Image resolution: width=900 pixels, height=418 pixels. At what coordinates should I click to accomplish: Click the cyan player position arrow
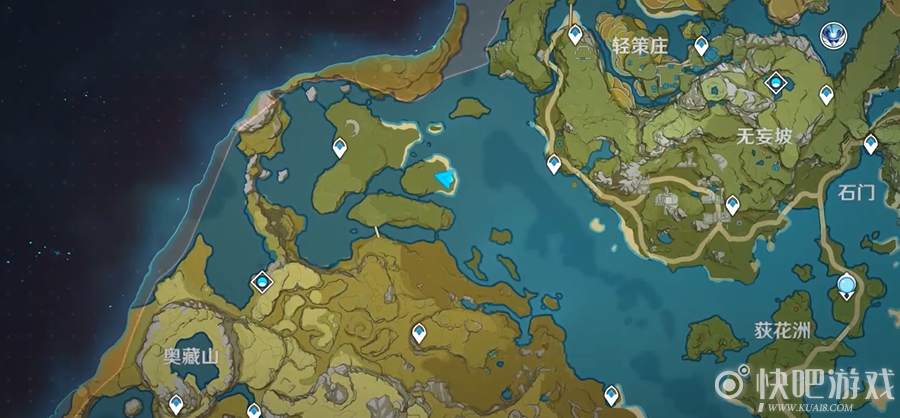tap(445, 178)
